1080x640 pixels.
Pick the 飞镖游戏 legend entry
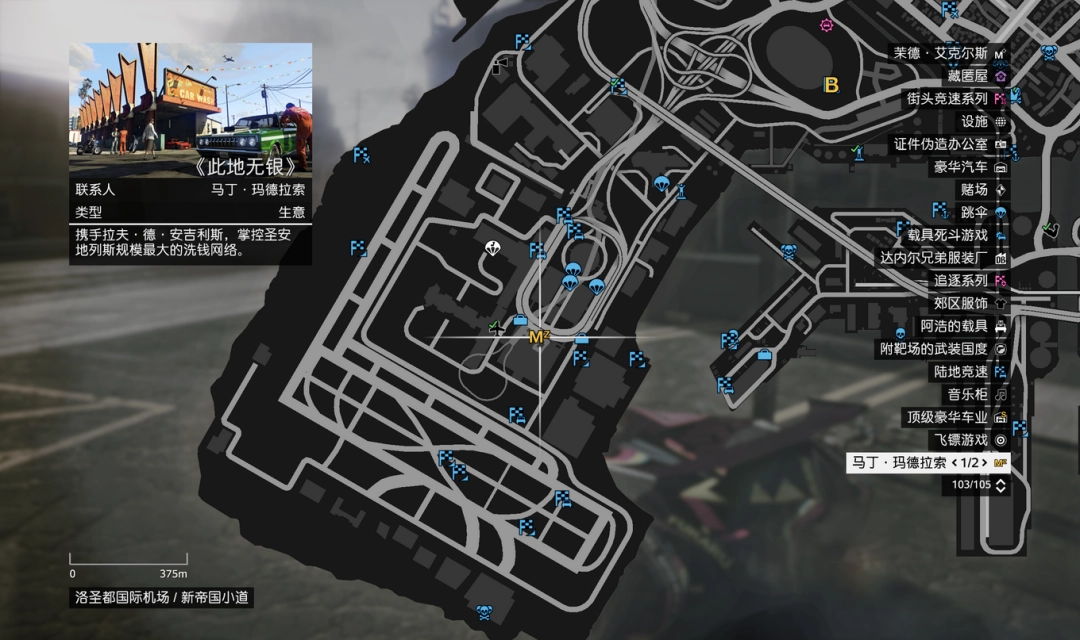tap(963, 440)
